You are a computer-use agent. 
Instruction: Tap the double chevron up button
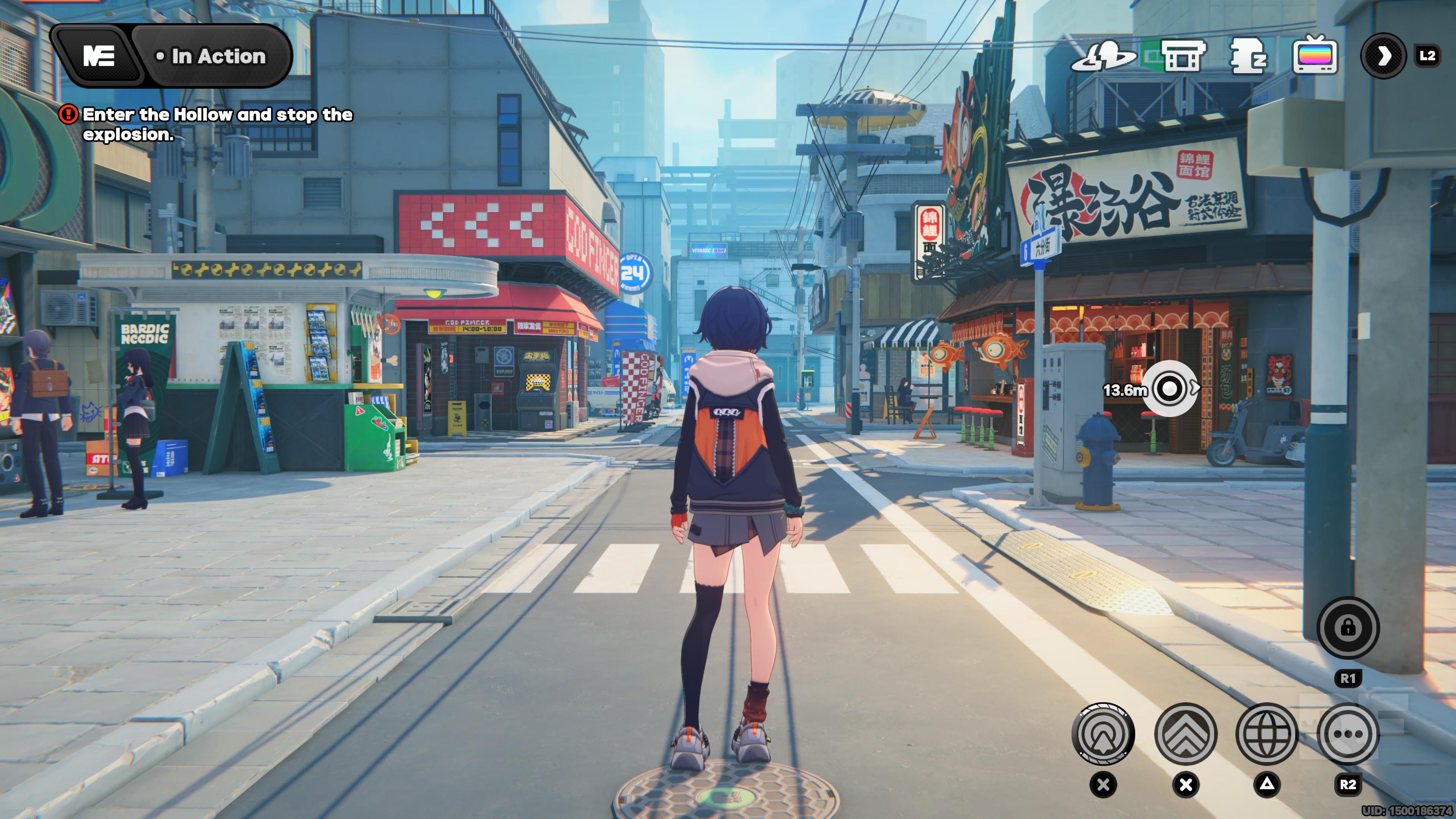(1185, 734)
